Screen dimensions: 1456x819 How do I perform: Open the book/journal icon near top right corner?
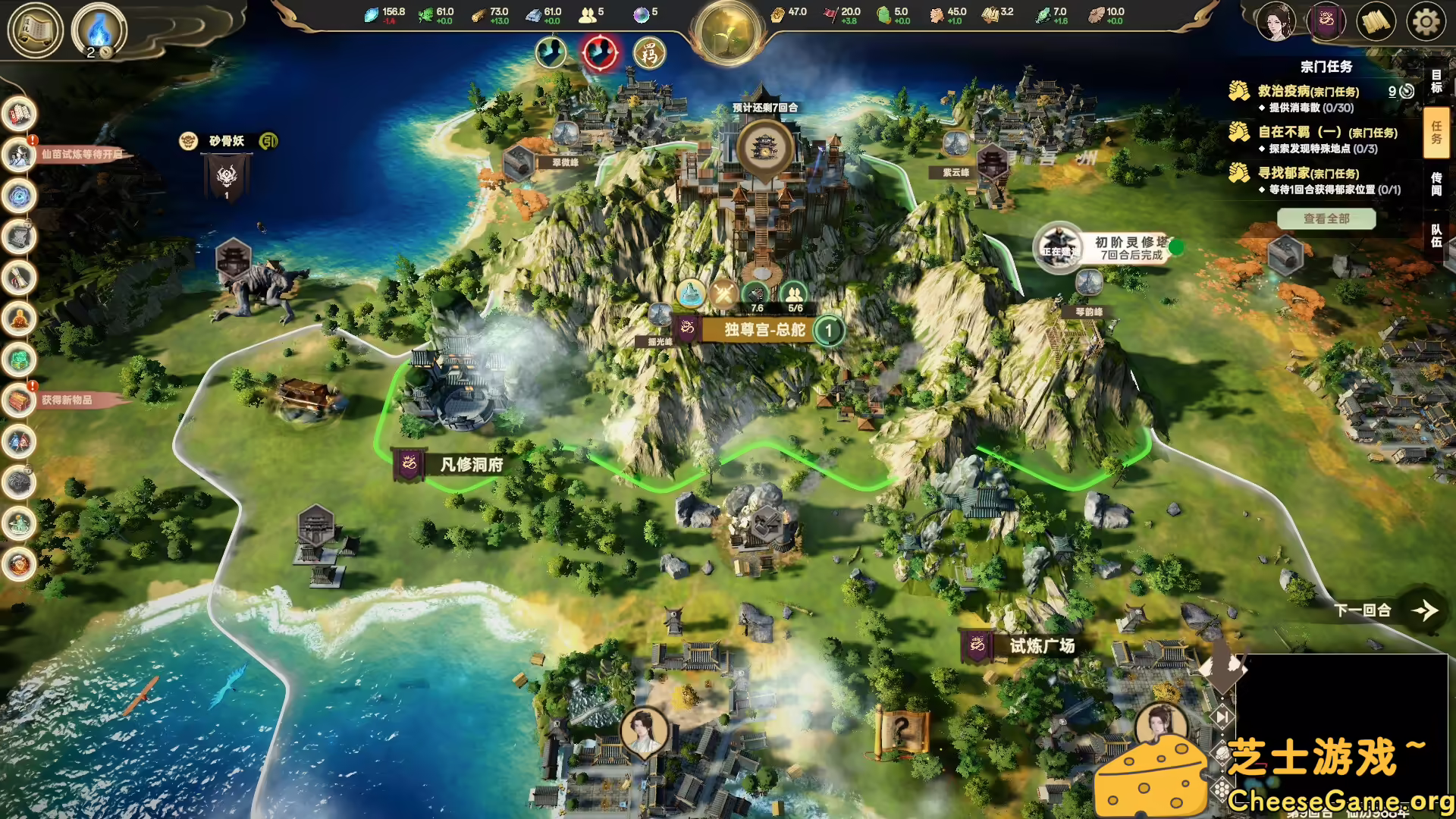[1377, 21]
